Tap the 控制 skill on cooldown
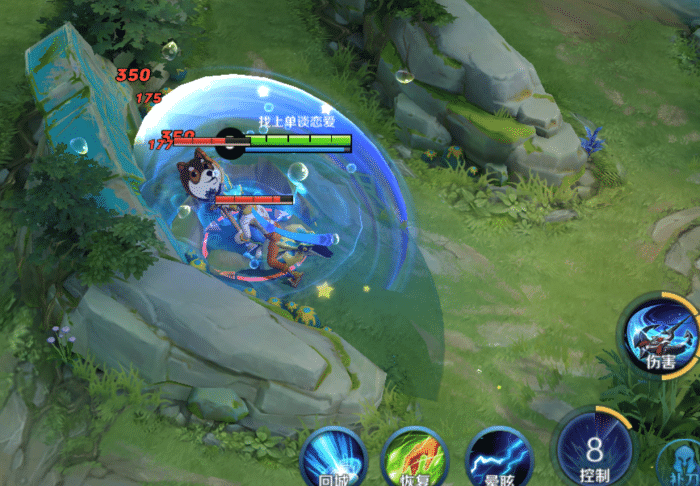700x486 pixels. point(596,446)
